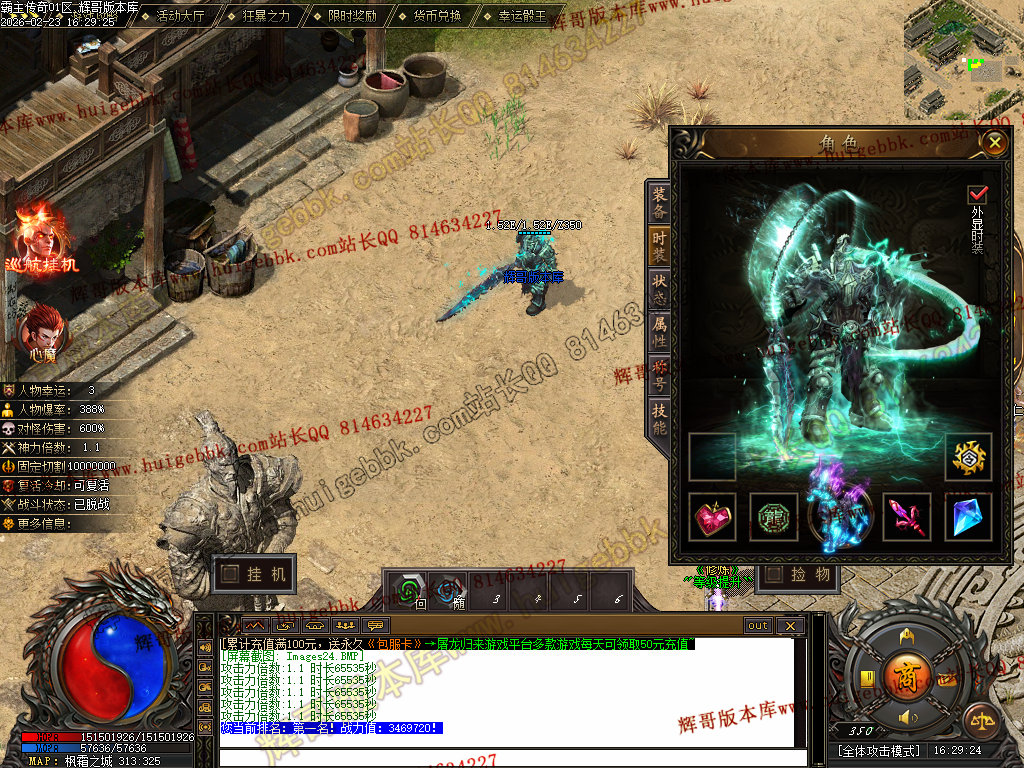Click the chat window out button

click(x=758, y=626)
